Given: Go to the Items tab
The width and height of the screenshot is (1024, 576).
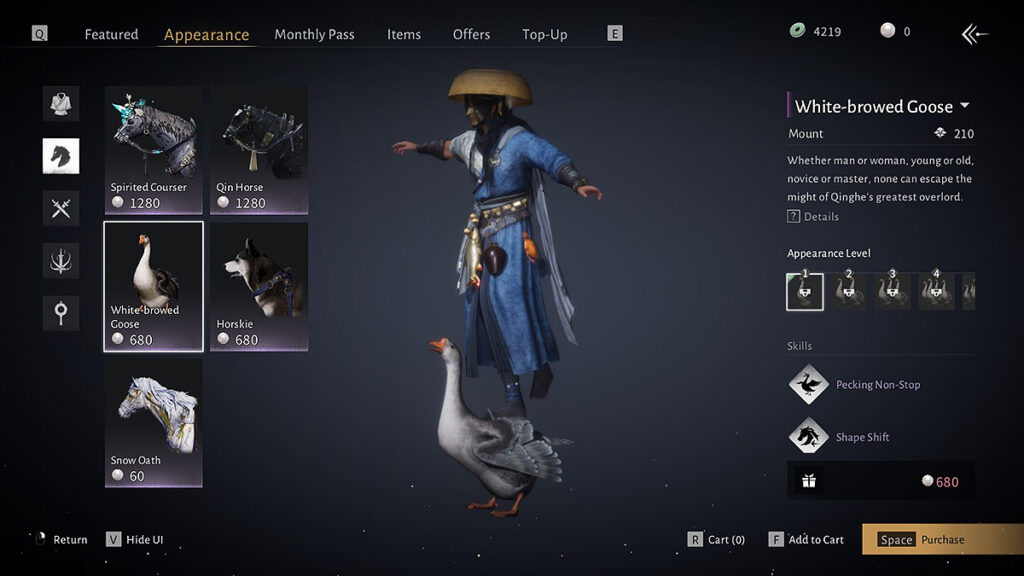Looking at the screenshot, I should click(404, 34).
